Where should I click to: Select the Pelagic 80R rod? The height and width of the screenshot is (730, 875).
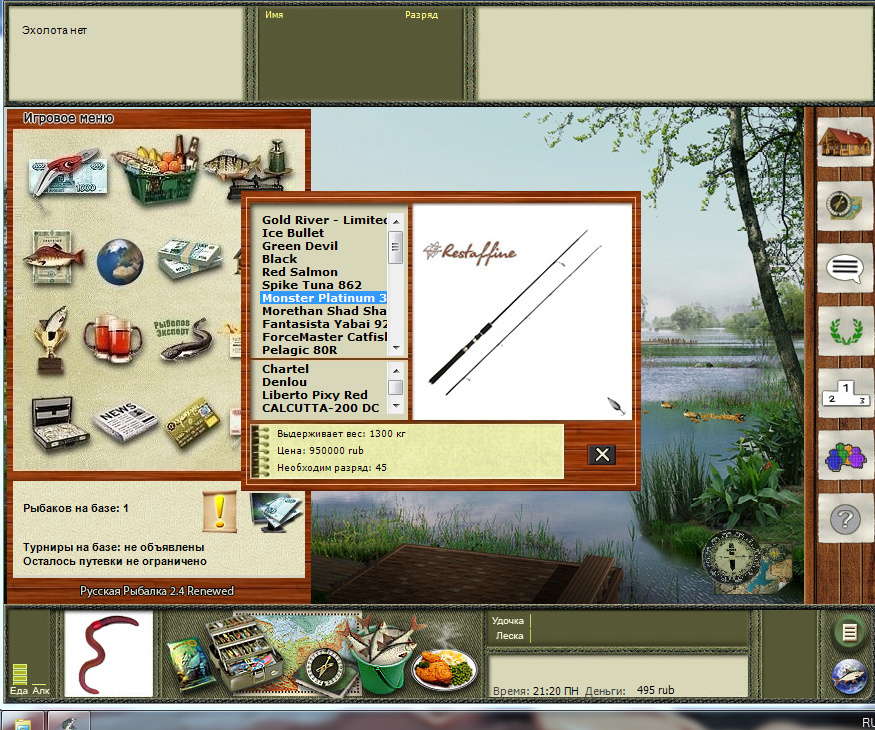[x=299, y=350]
